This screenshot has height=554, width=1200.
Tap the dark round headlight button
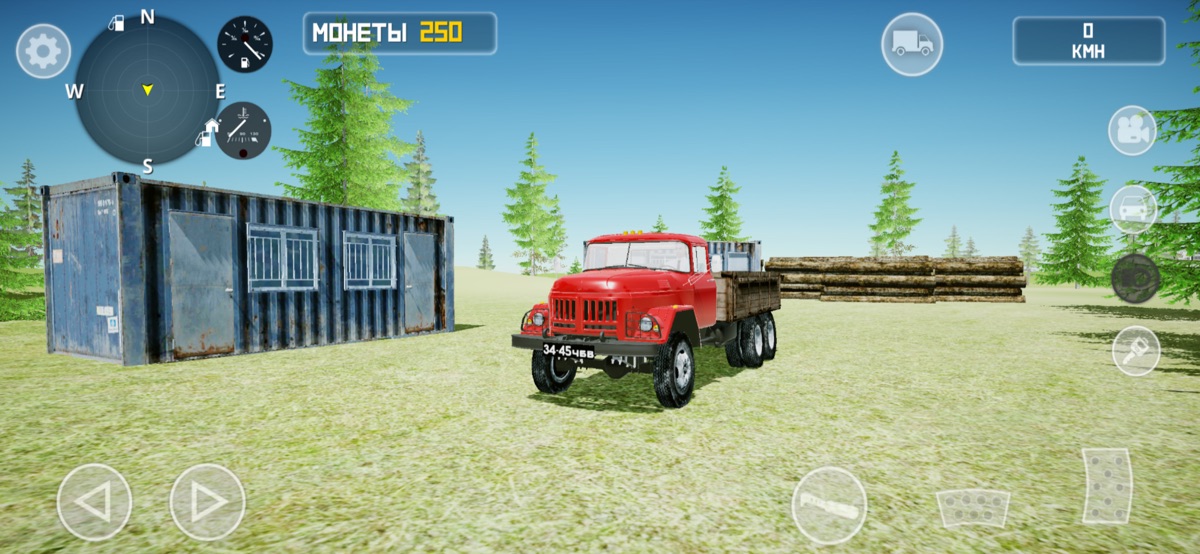[1135, 278]
